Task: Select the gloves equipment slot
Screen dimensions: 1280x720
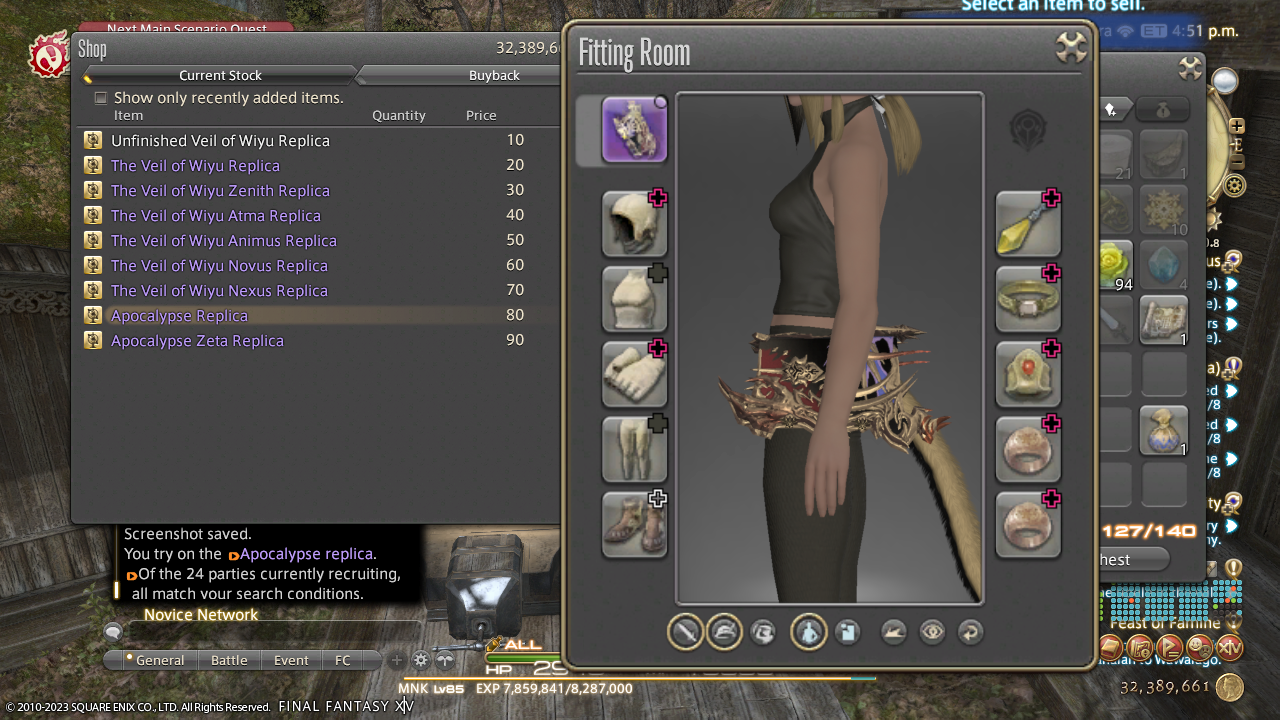Action: [x=634, y=373]
